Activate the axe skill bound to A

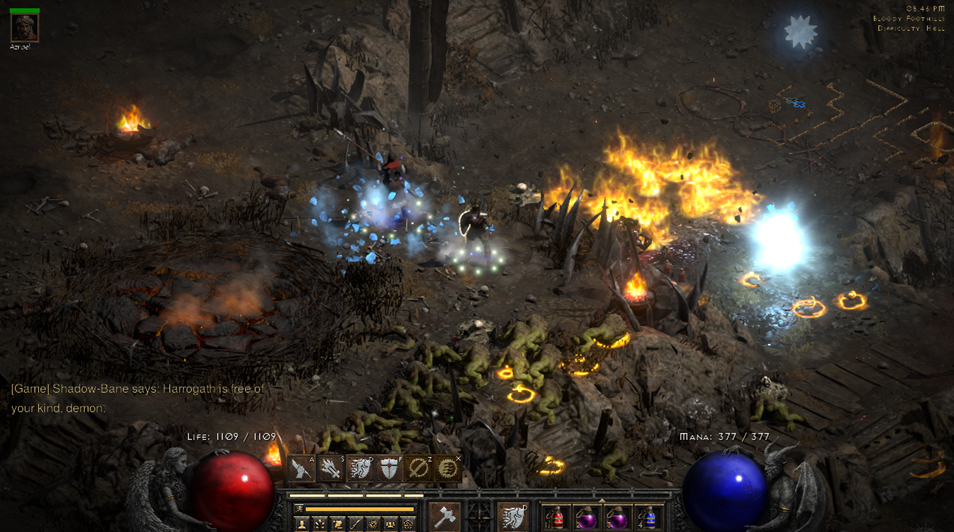tap(302, 469)
